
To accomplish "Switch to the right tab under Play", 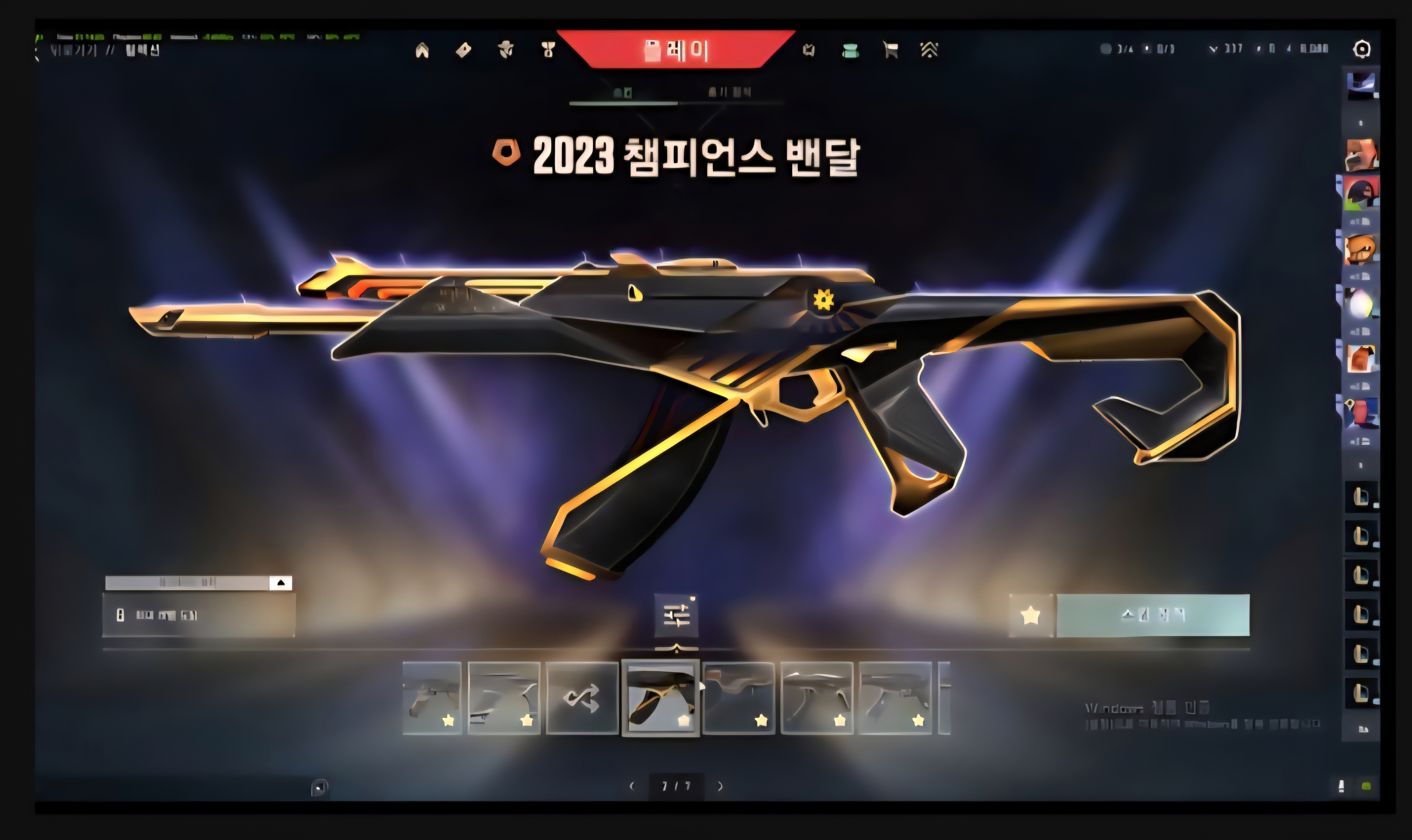I will click(729, 92).
